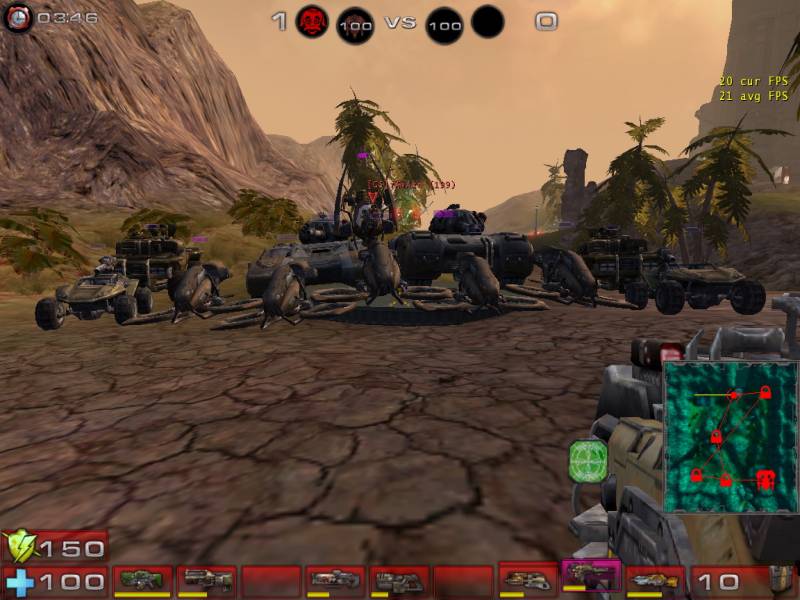Click the red team skull emblem

click(312, 21)
